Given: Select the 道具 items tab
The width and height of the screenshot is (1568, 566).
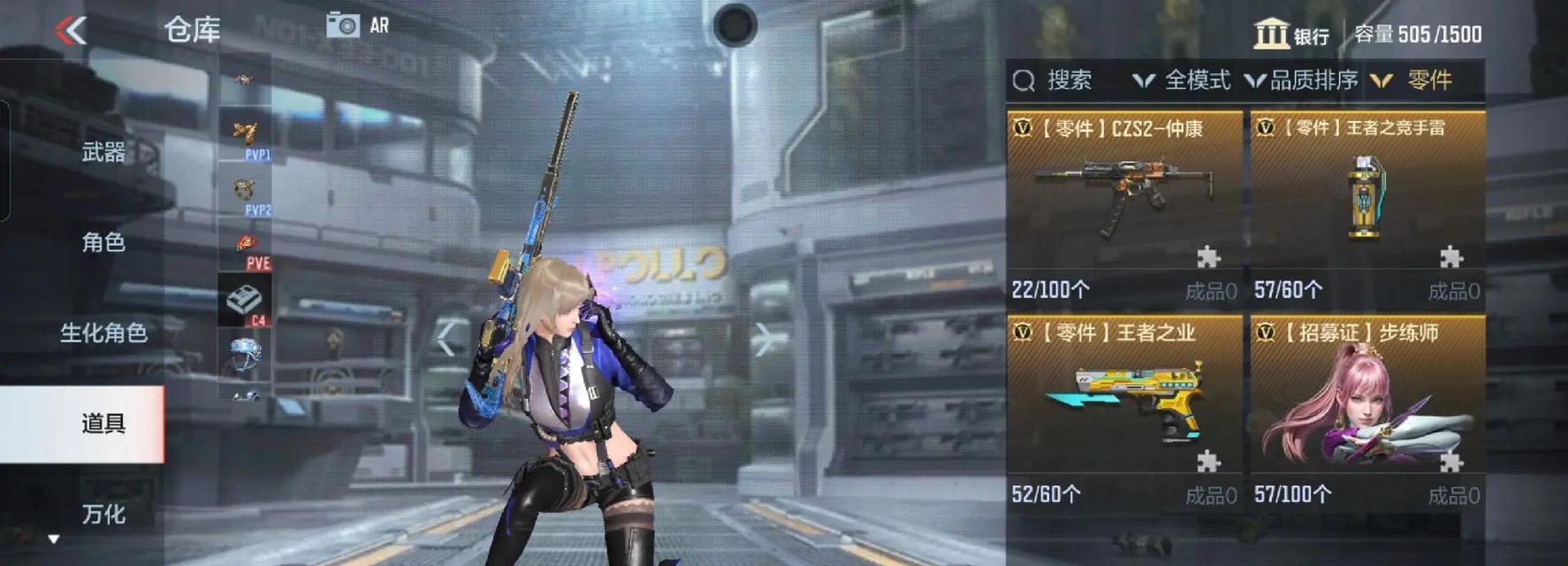Looking at the screenshot, I should point(103,424).
